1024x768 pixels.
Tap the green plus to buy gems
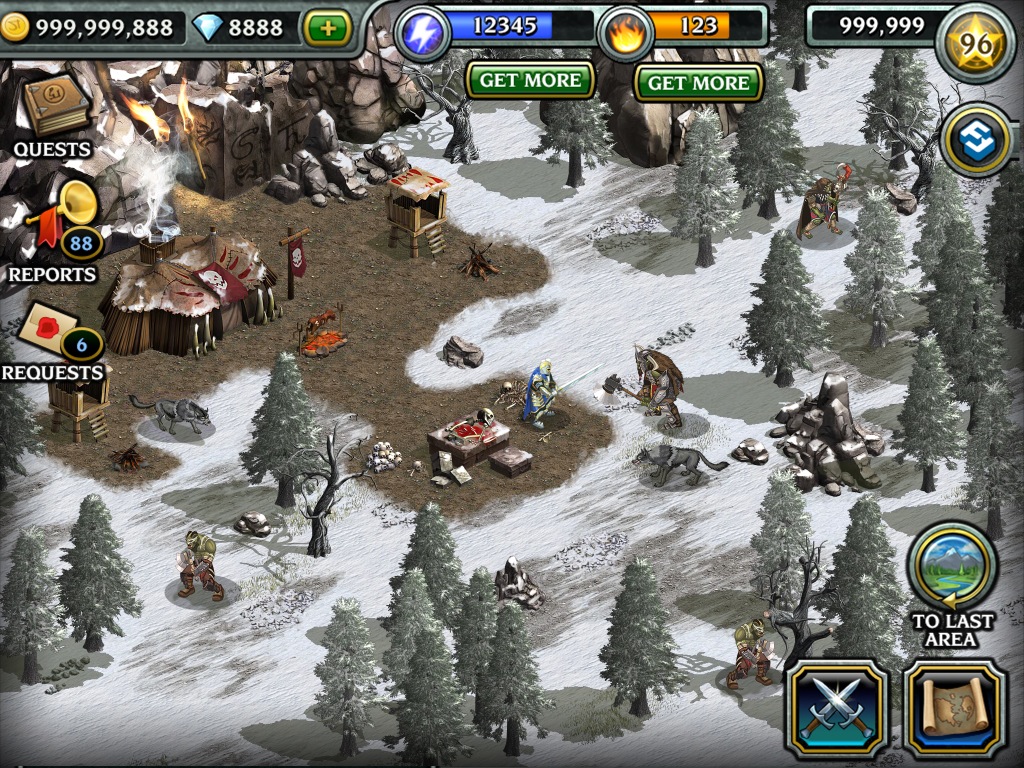(x=327, y=28)
